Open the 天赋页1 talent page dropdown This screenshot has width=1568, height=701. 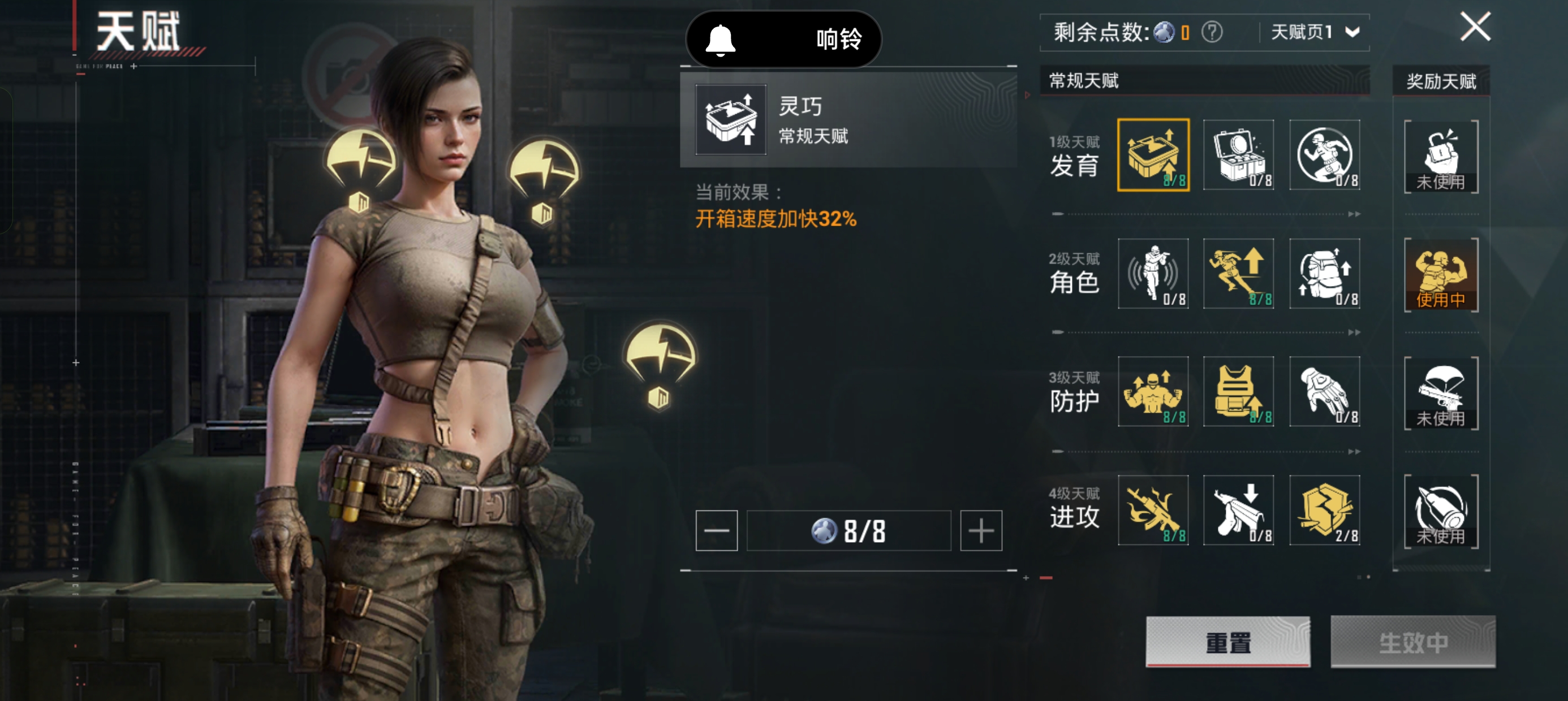[1315, 32]
